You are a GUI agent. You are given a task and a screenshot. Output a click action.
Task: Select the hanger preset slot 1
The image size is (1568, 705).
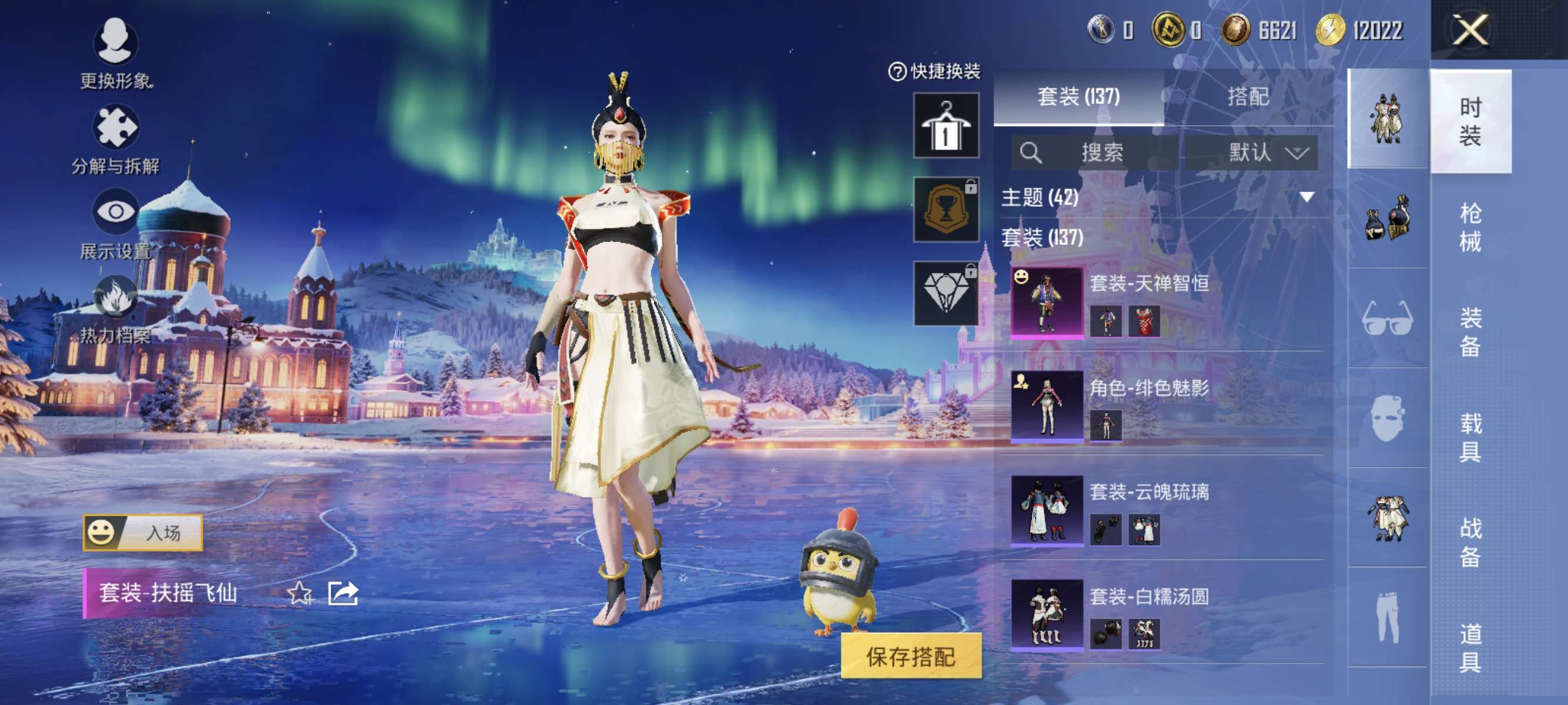click(946, 125)
